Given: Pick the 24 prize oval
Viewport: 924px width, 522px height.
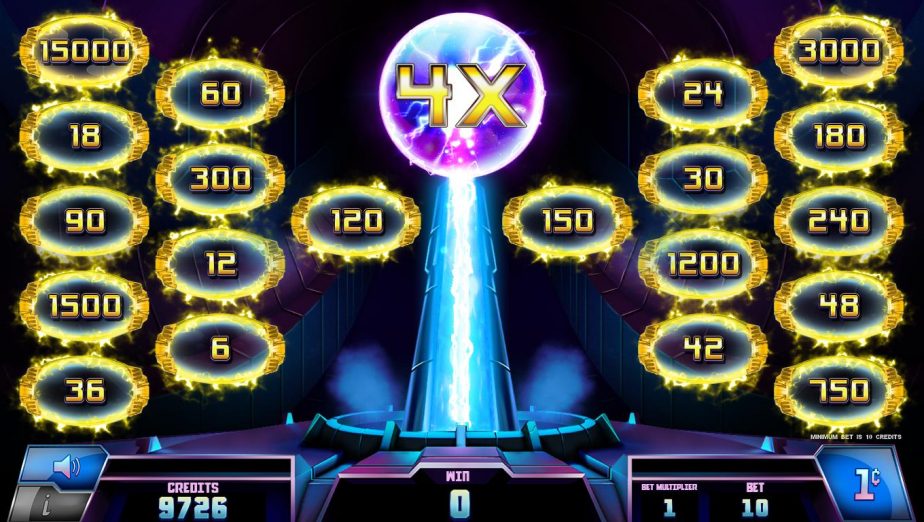Looking at the screenshot, I should tap(703, 94).
